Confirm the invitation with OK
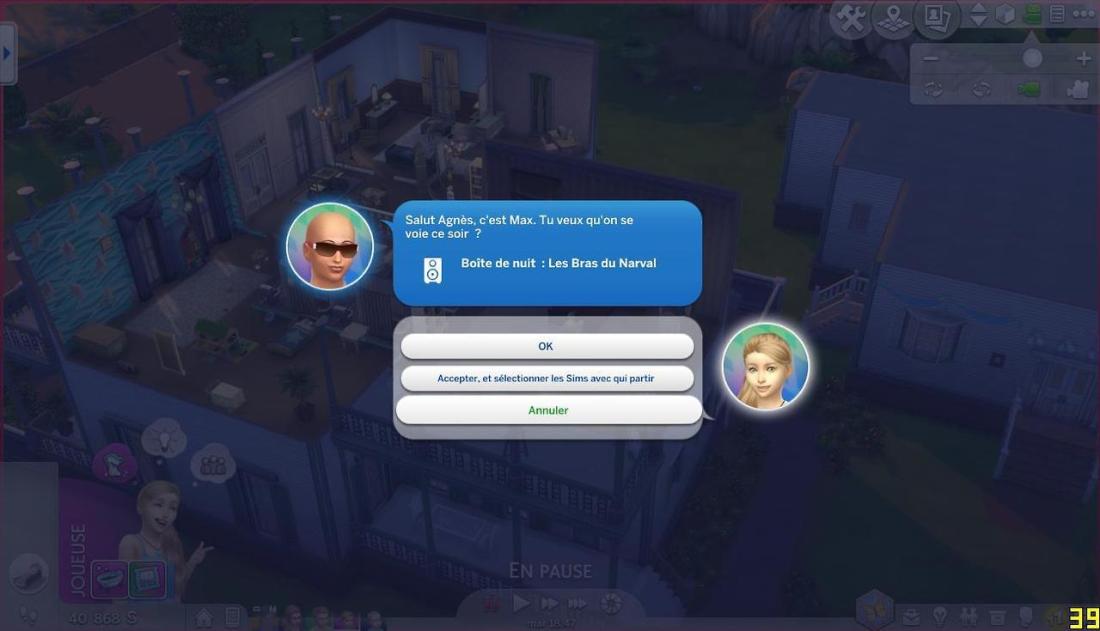The image size is (1100, 631). [x=546, y=346]
